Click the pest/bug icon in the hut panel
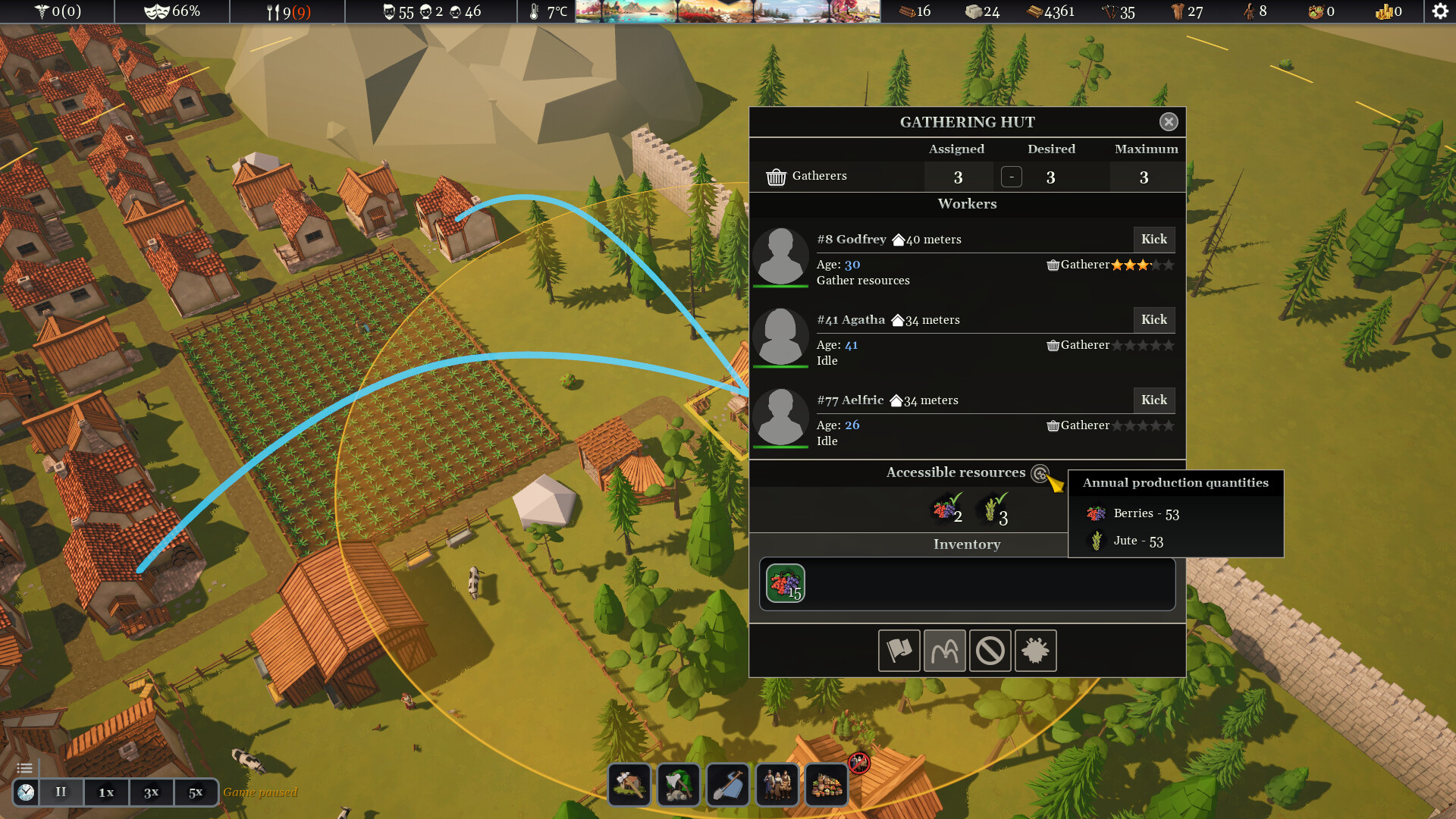 (1036, 651)
